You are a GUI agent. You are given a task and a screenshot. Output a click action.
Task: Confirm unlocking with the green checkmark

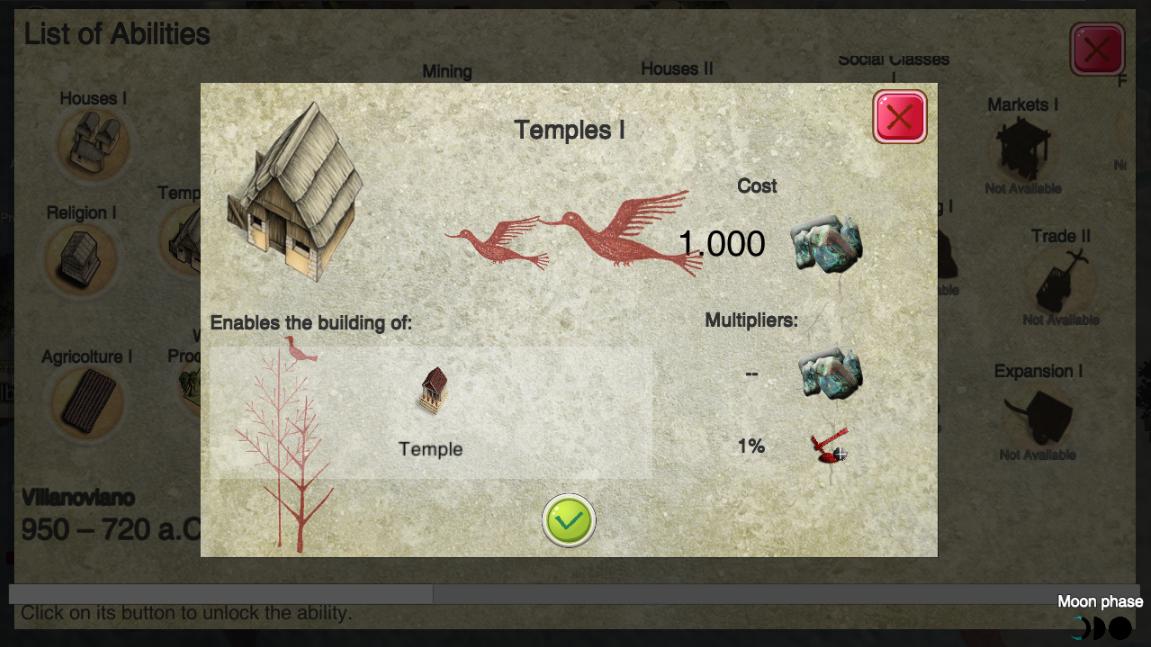point(569,520)
